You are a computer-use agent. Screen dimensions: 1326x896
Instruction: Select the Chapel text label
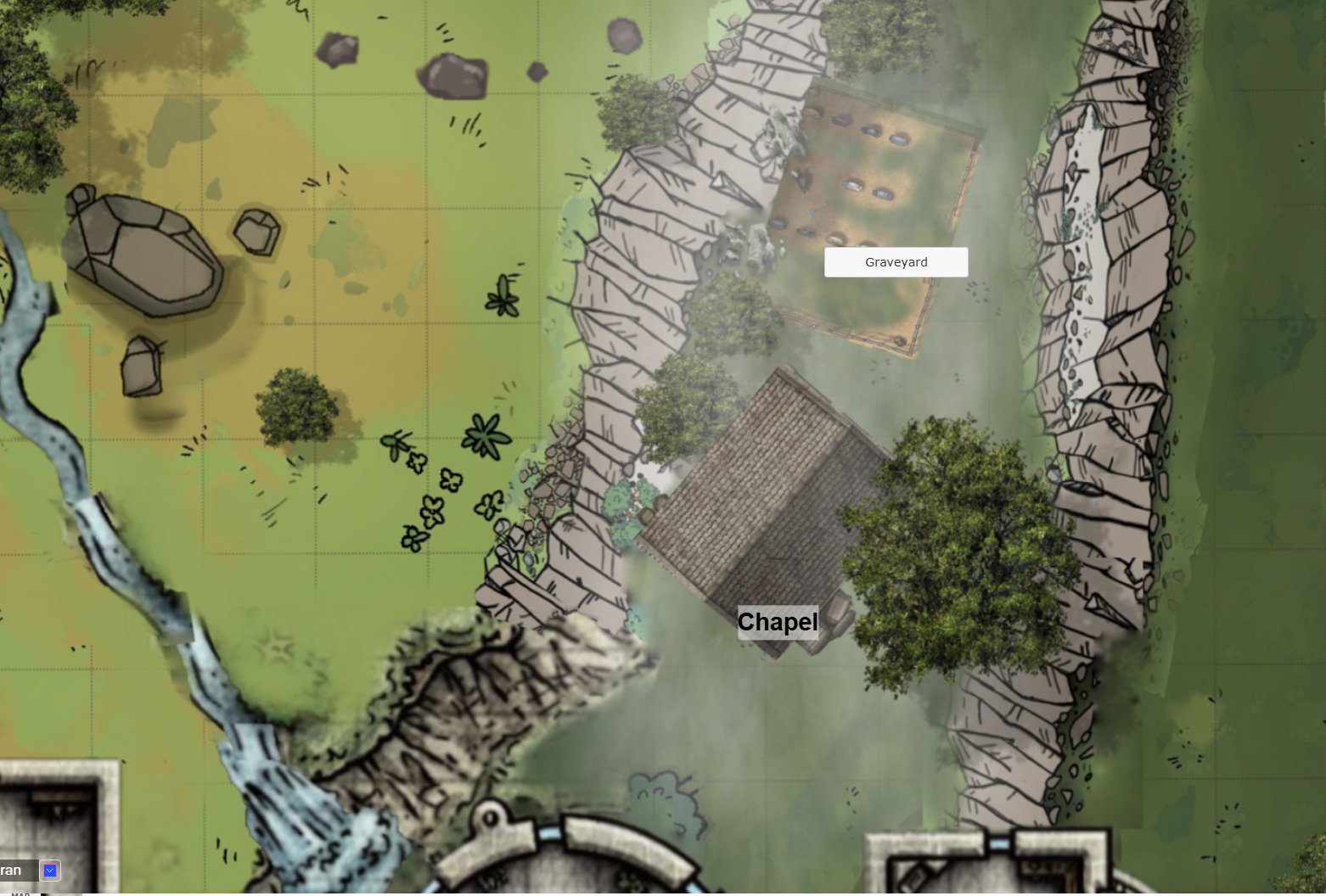pos(778,622)
